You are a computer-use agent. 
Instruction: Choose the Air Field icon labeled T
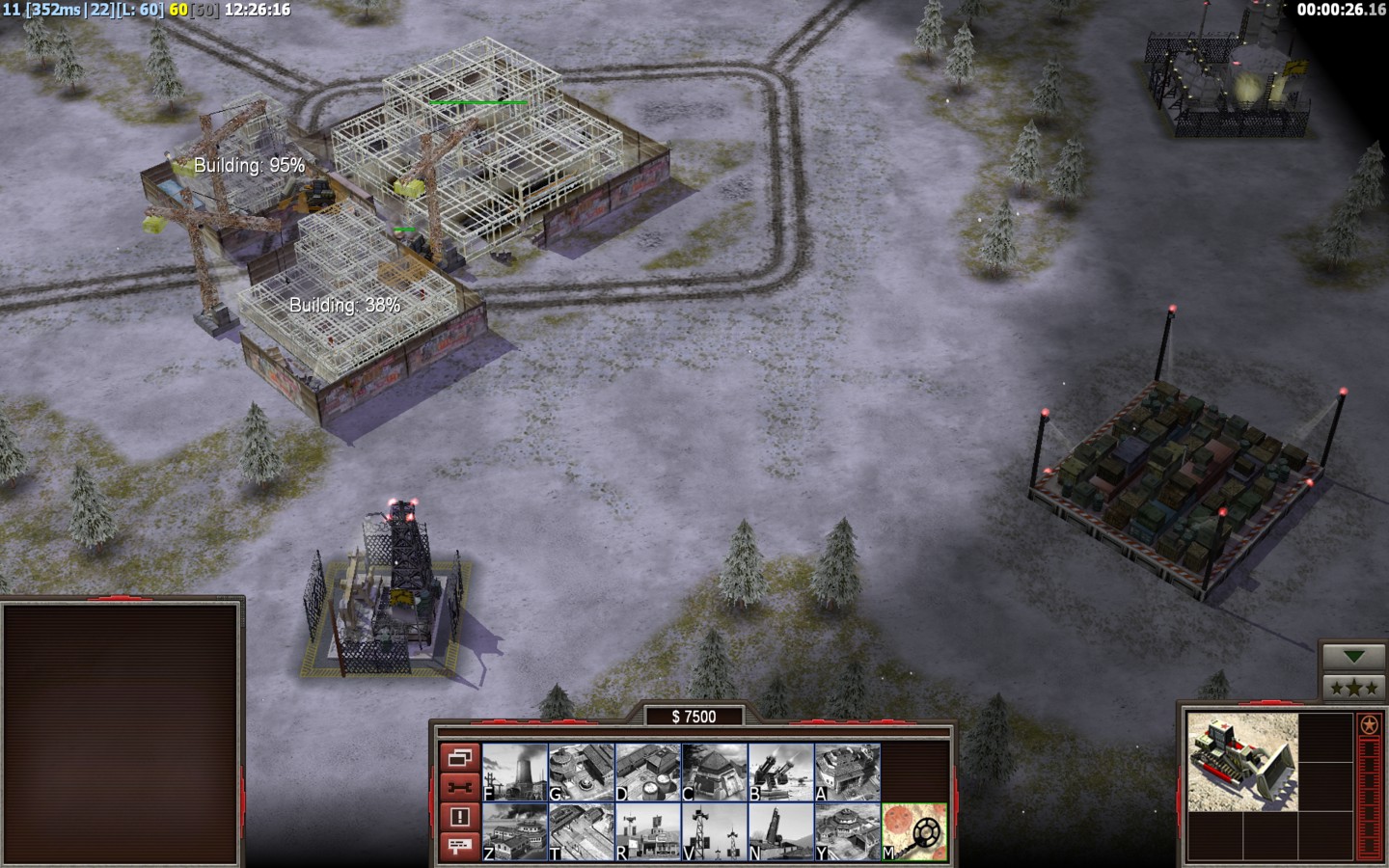[582, 832]
